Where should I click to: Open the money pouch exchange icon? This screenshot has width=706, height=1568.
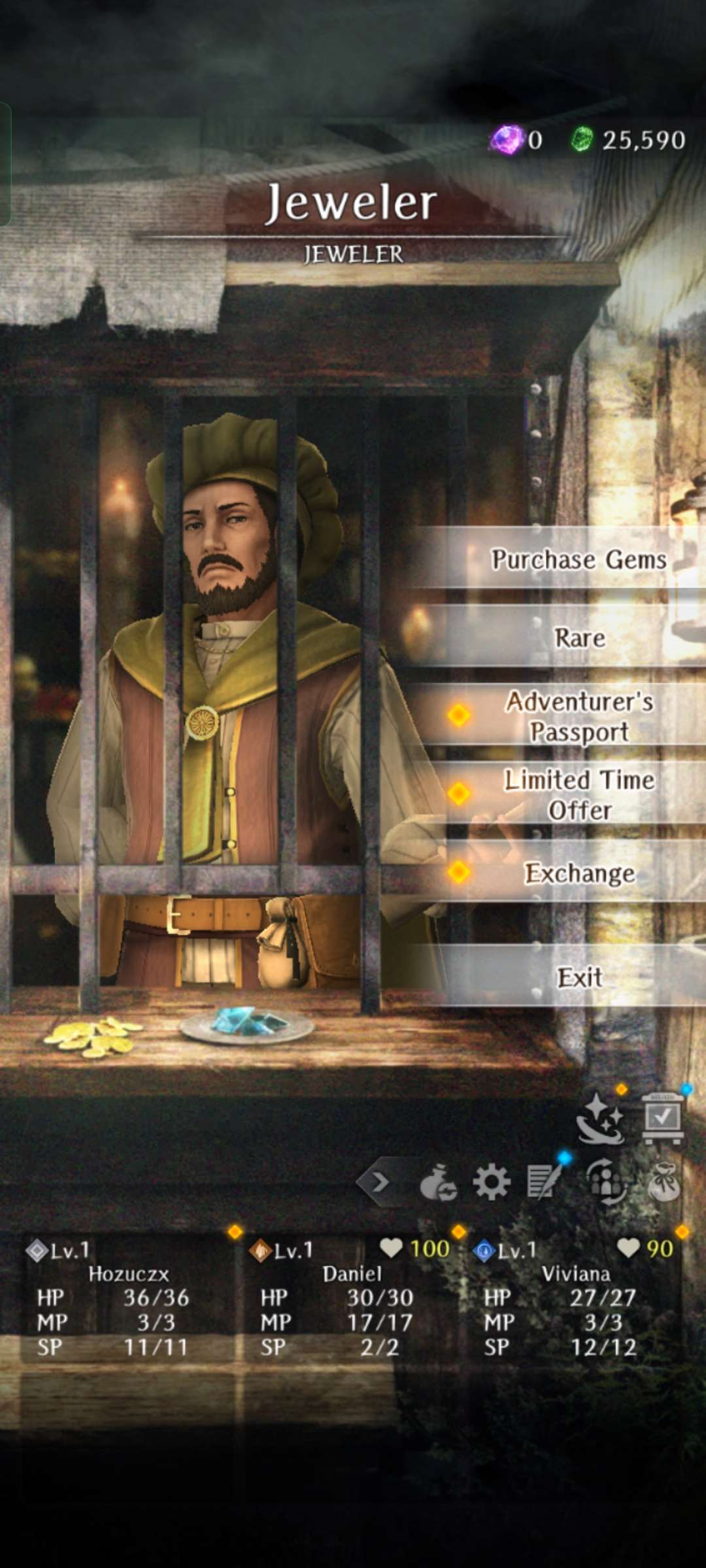tap(437, 1183)
